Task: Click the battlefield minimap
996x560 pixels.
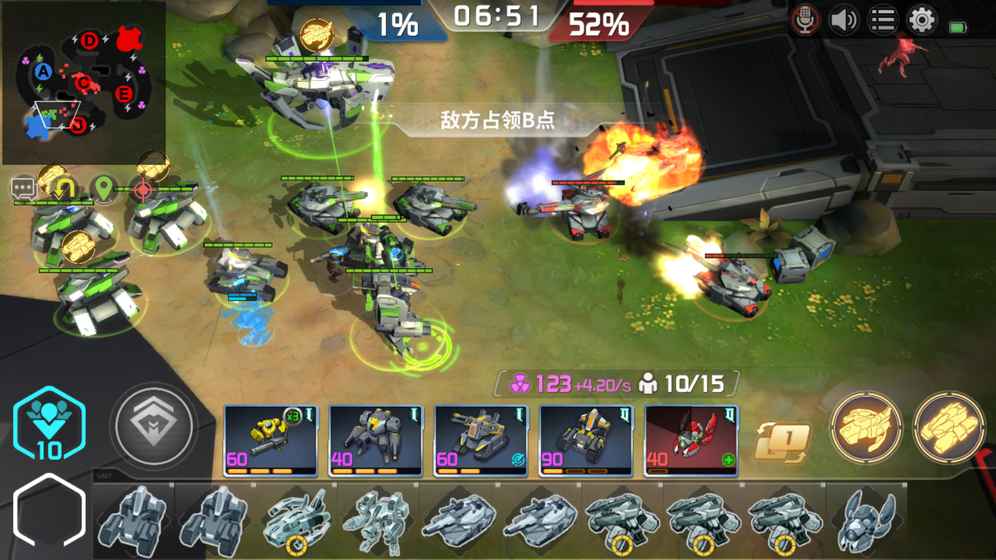Action: pos(83,82)
